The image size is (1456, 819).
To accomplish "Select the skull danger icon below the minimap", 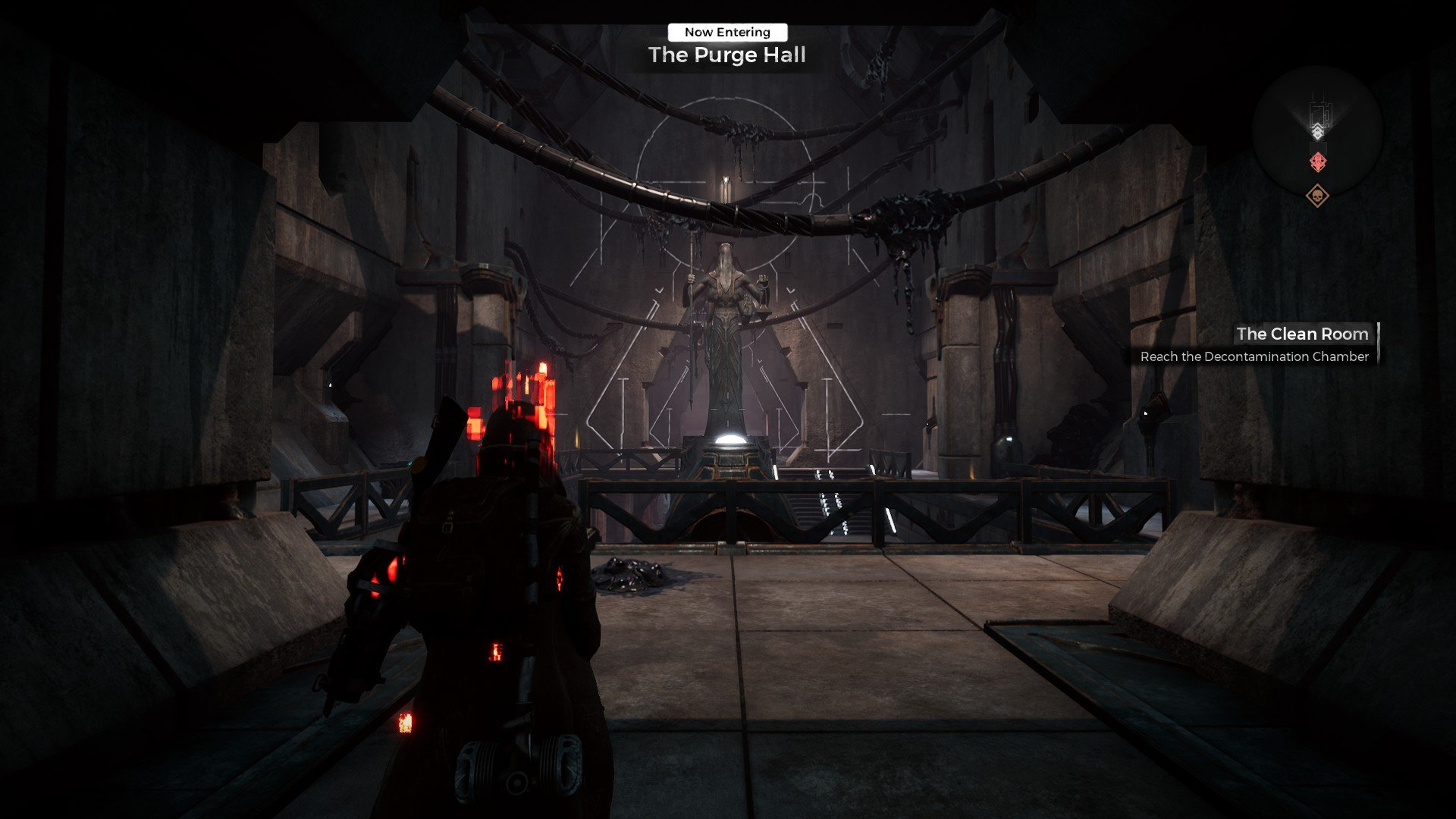I will [1318, 196].
